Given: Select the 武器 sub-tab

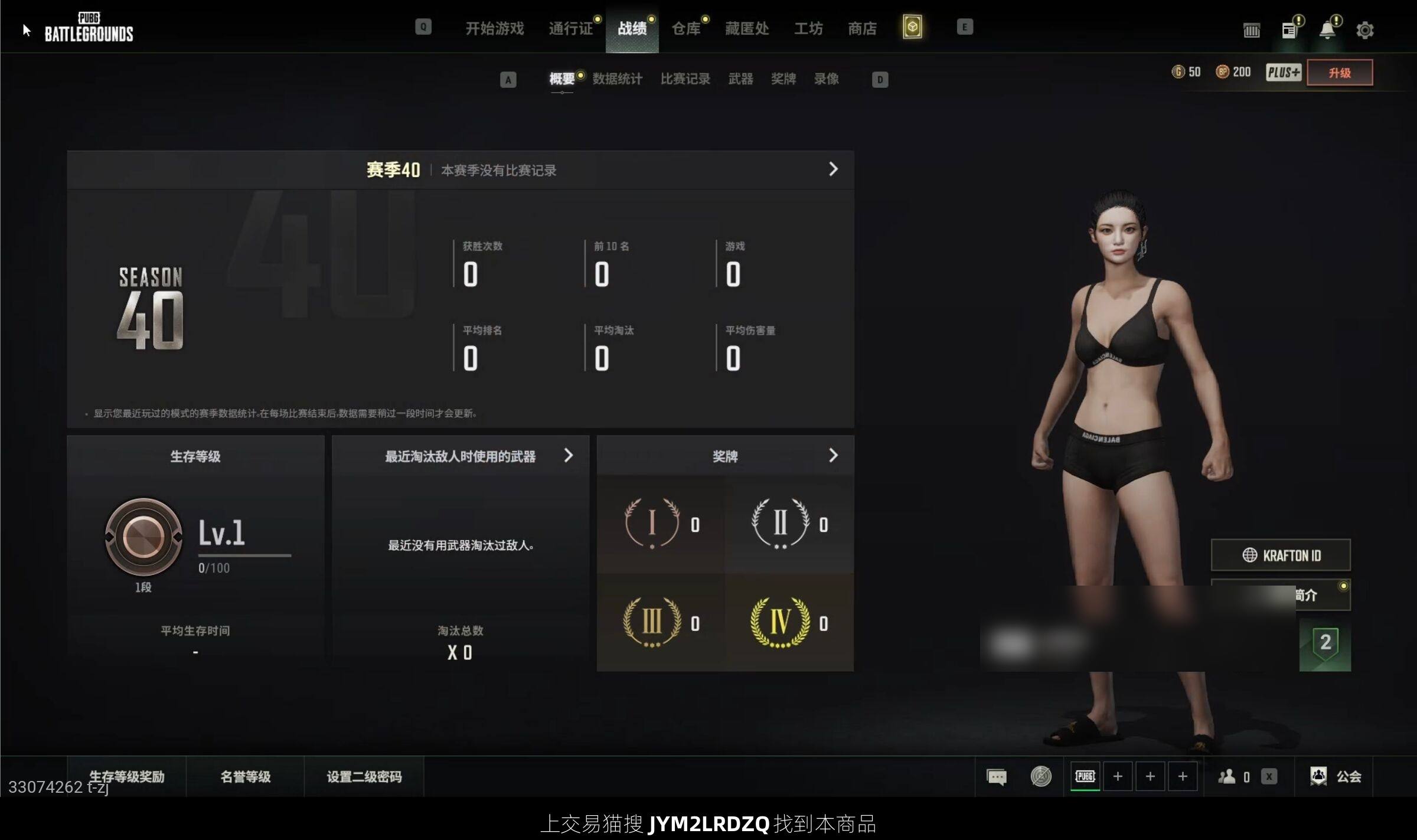Looking at the screenshot, I should click(x=740, y=79).
